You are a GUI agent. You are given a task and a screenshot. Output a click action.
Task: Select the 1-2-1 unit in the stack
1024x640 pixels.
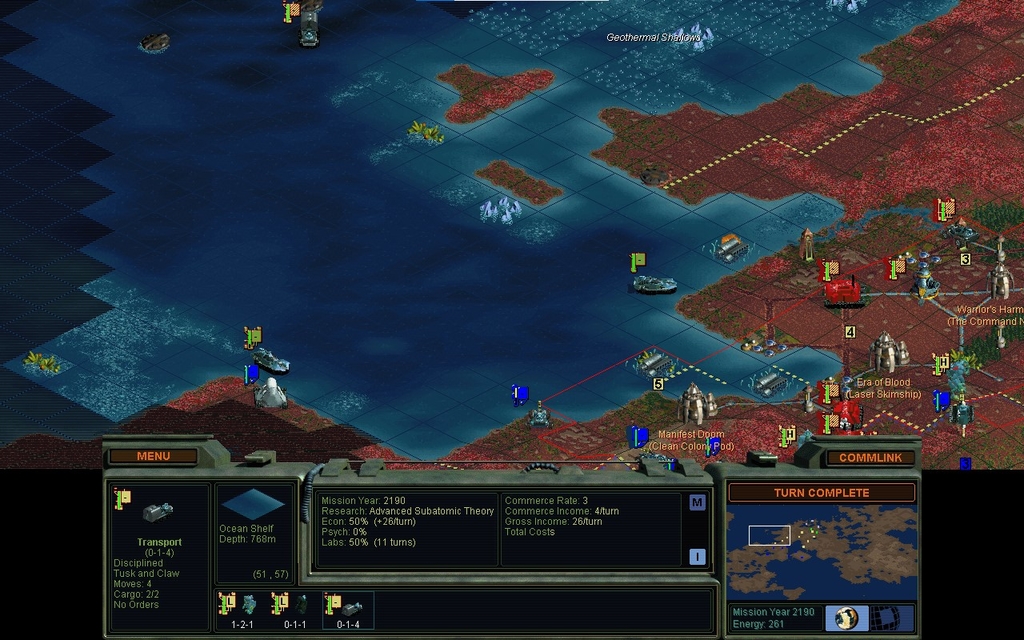tap(243, 606)
